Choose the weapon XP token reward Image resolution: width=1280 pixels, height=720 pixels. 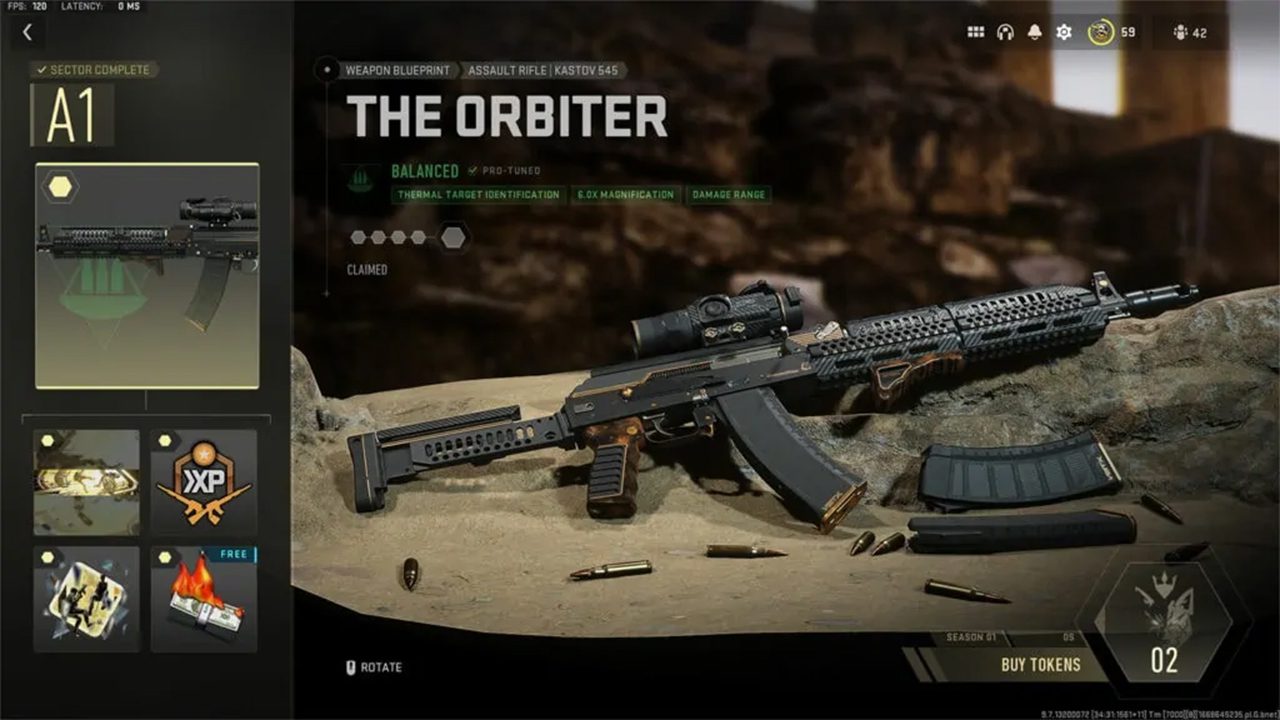204,483
